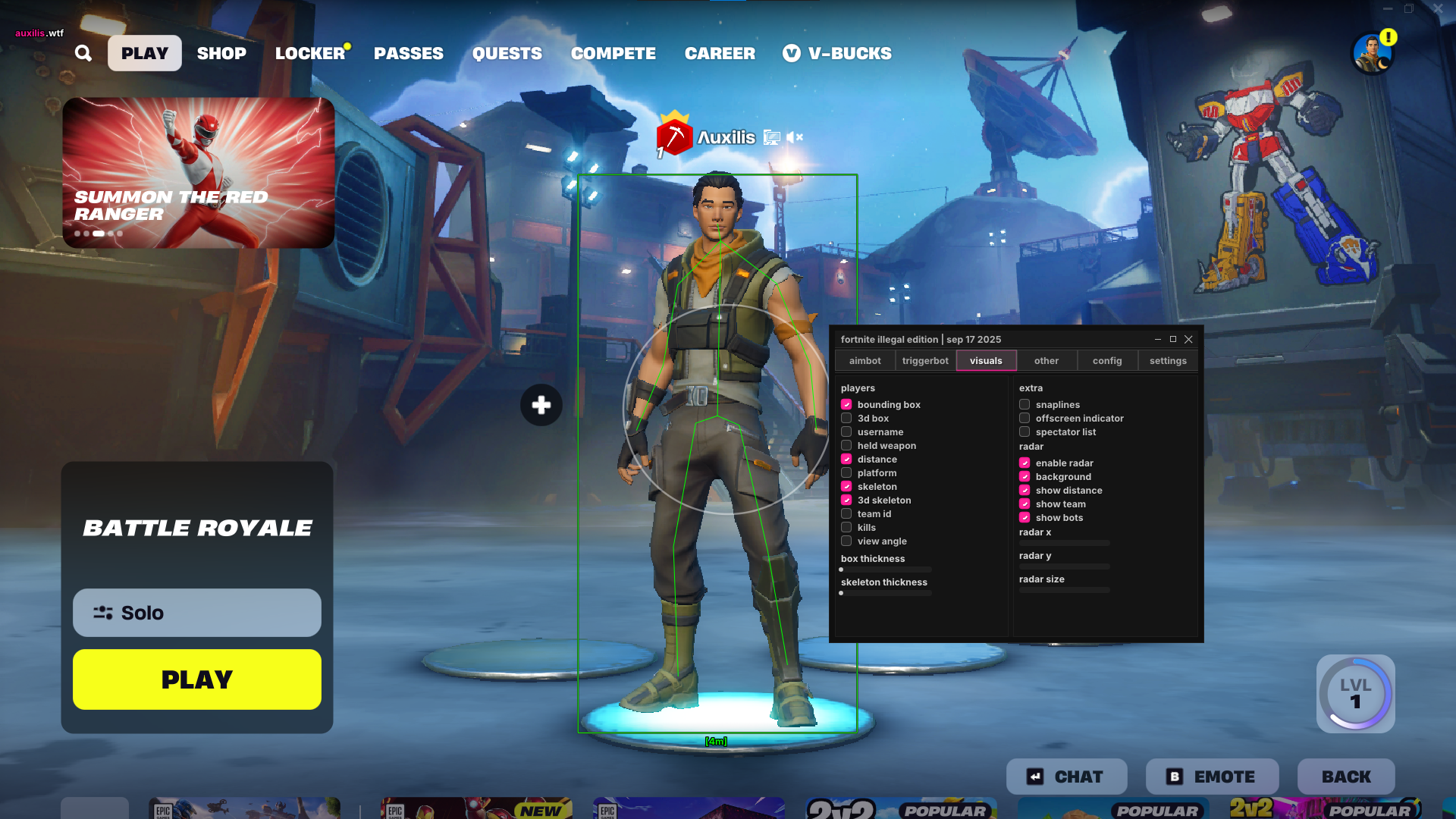Click the B emote icon in the EMOTE button

point(1173,776)
